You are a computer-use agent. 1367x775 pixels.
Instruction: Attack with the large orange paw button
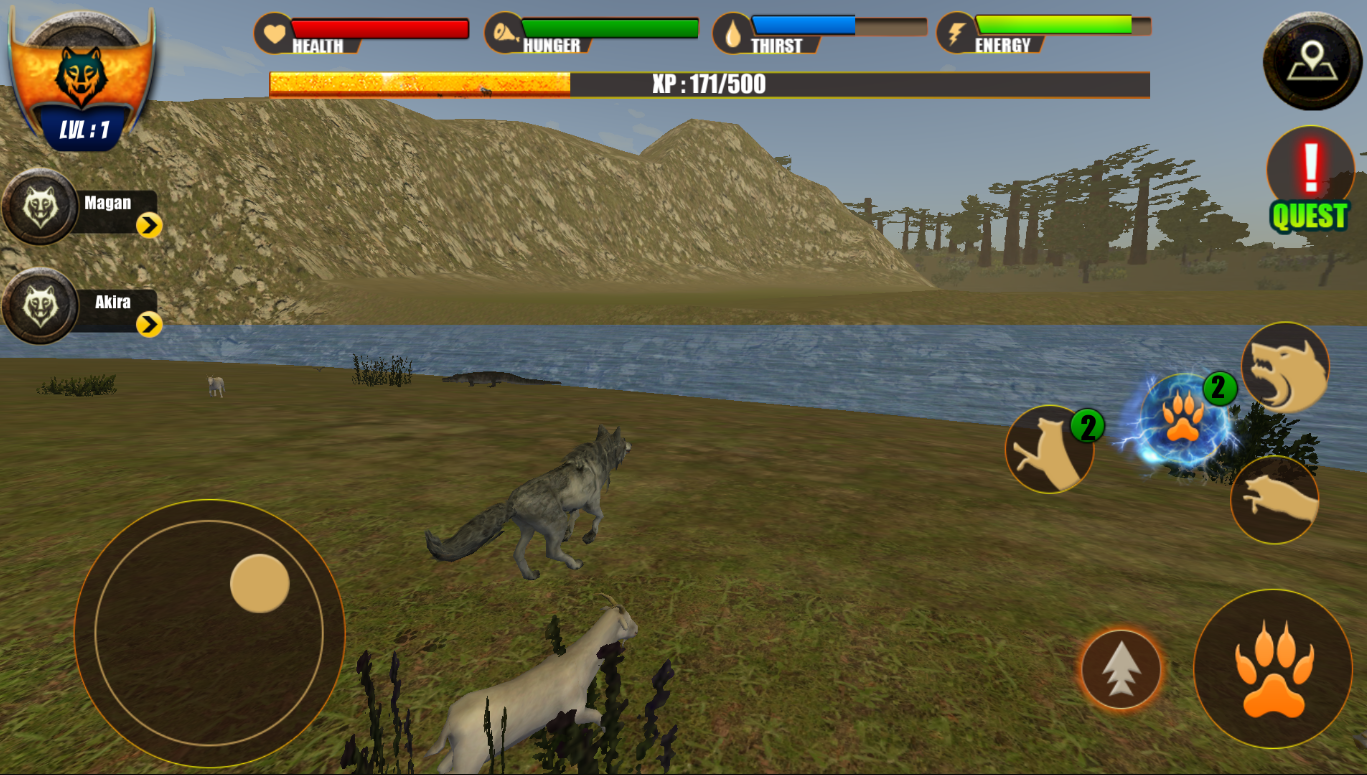(x=1272, y=669)
